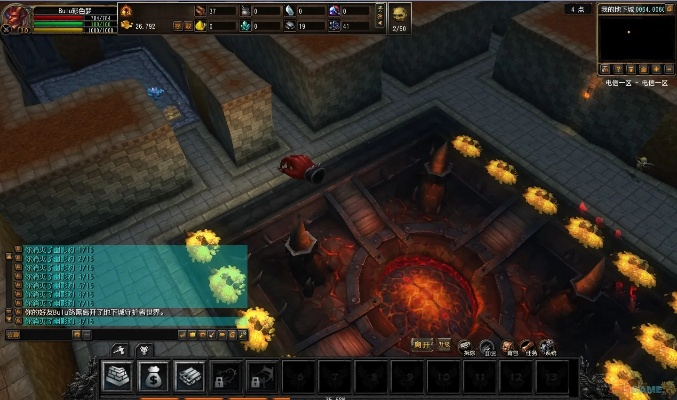Choose the money bag hotbar slot

coord(153,376)
